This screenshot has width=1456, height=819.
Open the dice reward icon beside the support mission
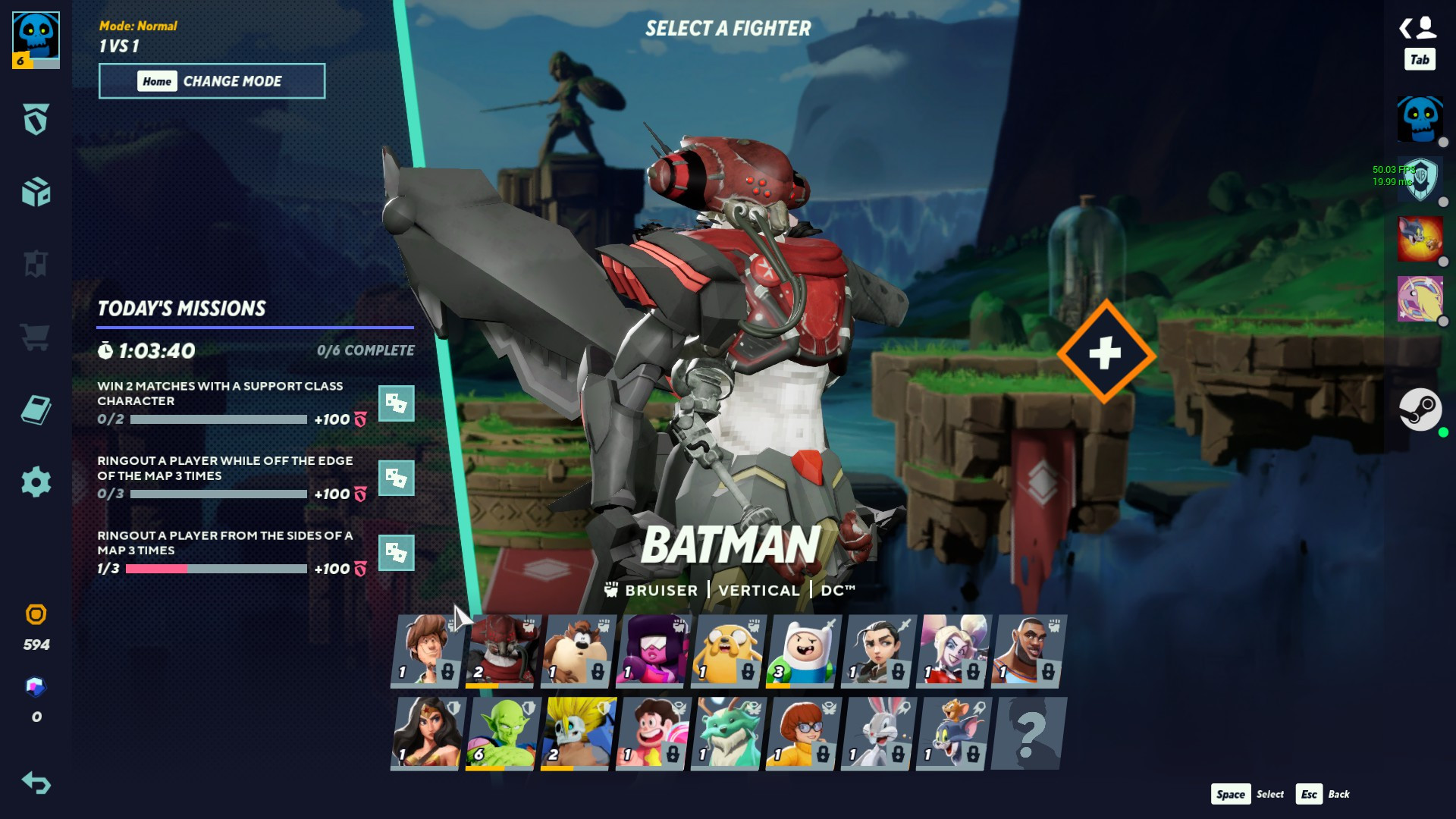tap(395, 404)
